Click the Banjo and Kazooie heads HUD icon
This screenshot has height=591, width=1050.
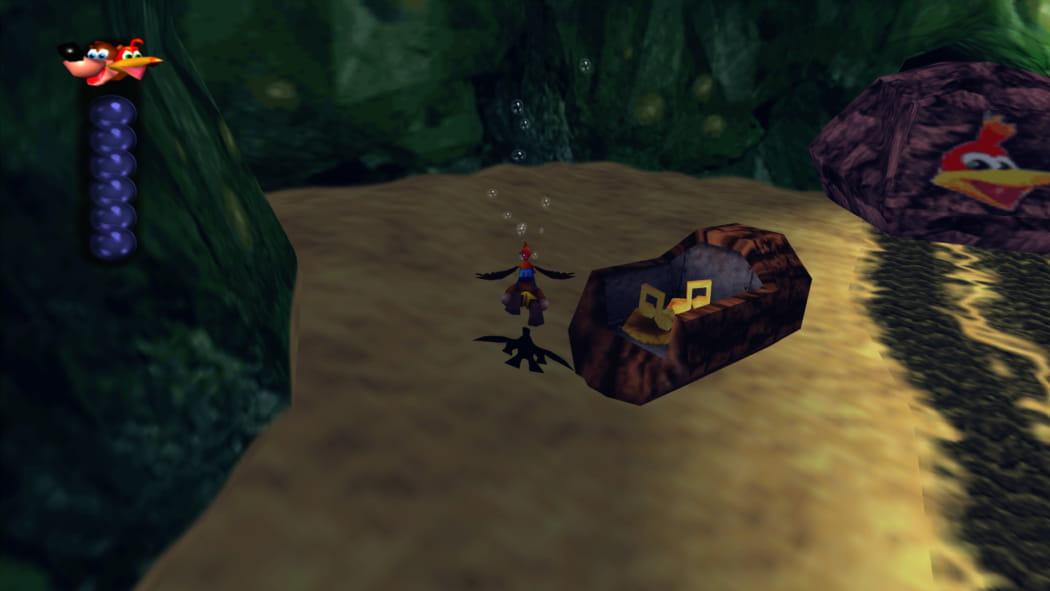[x=109, y=62]
